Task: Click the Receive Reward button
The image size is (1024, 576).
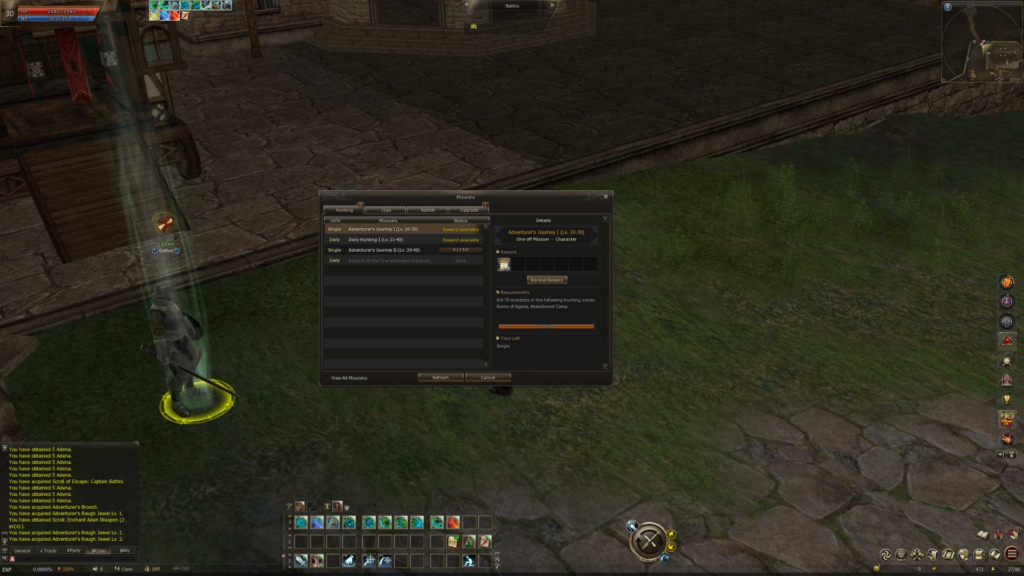Action: pyautogui.click(x=547, y=280)
